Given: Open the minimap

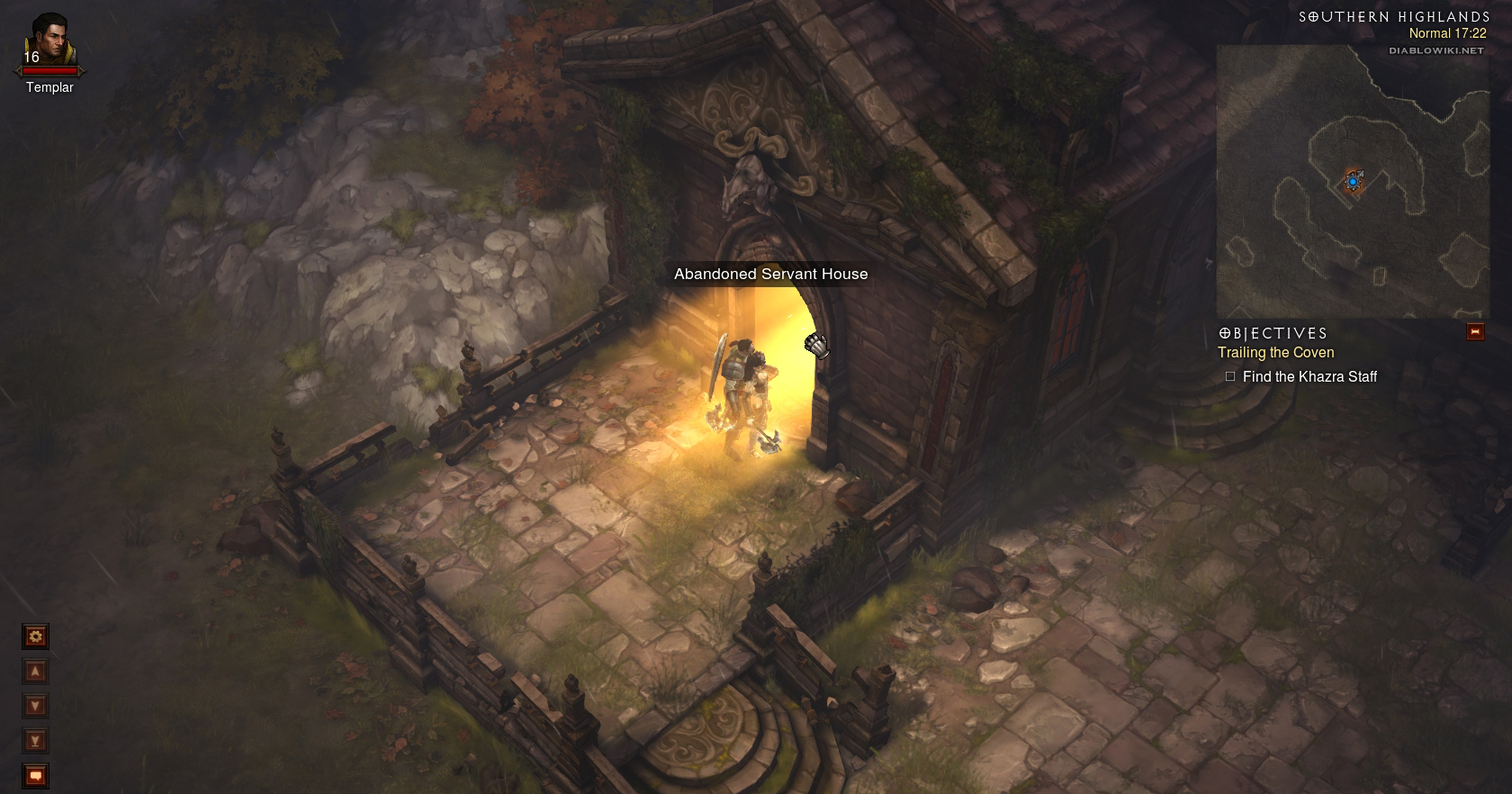Looking at the screenshot, I should coord(1350,181).
